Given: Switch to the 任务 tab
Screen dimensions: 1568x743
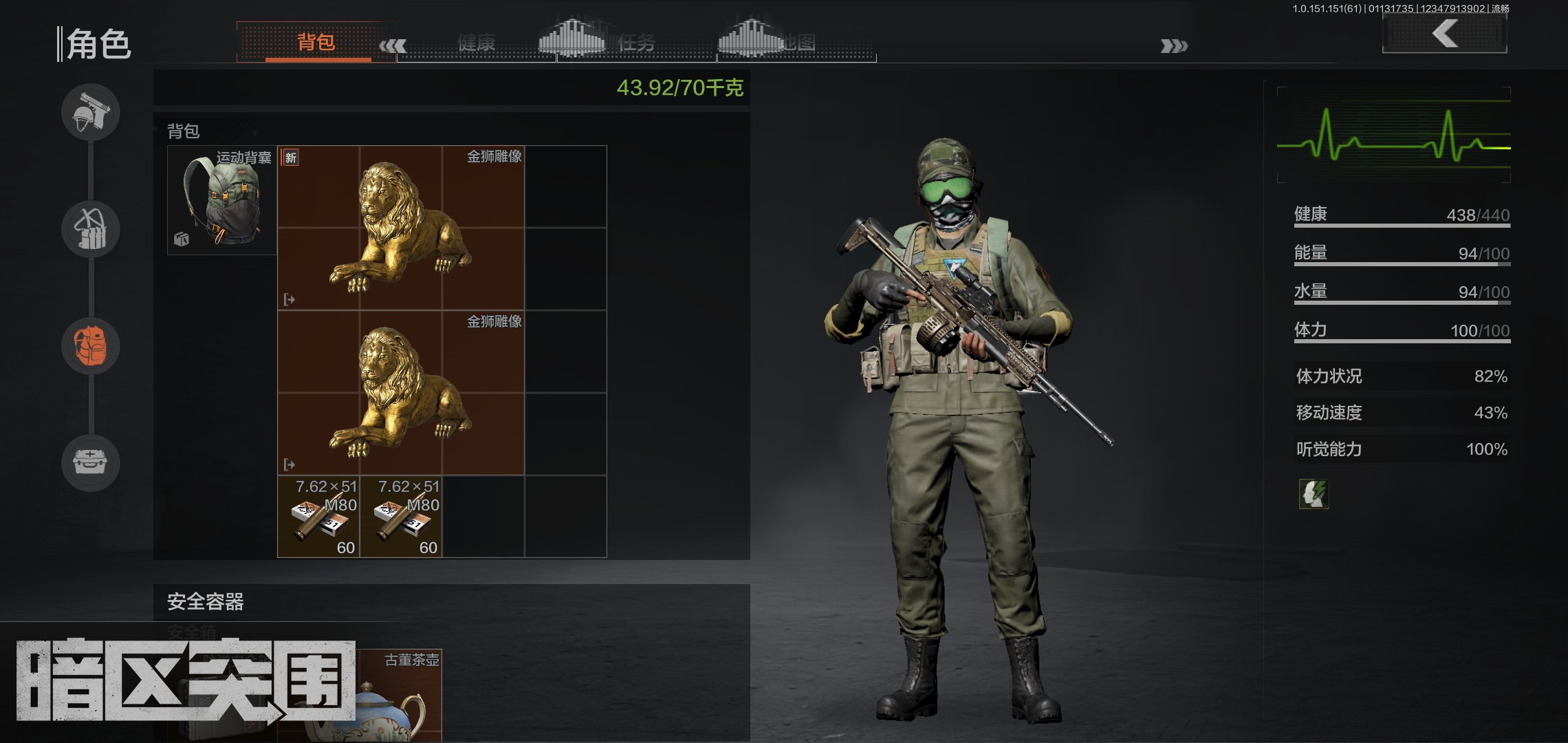Looking at the screenshot, I should point(636,43).
